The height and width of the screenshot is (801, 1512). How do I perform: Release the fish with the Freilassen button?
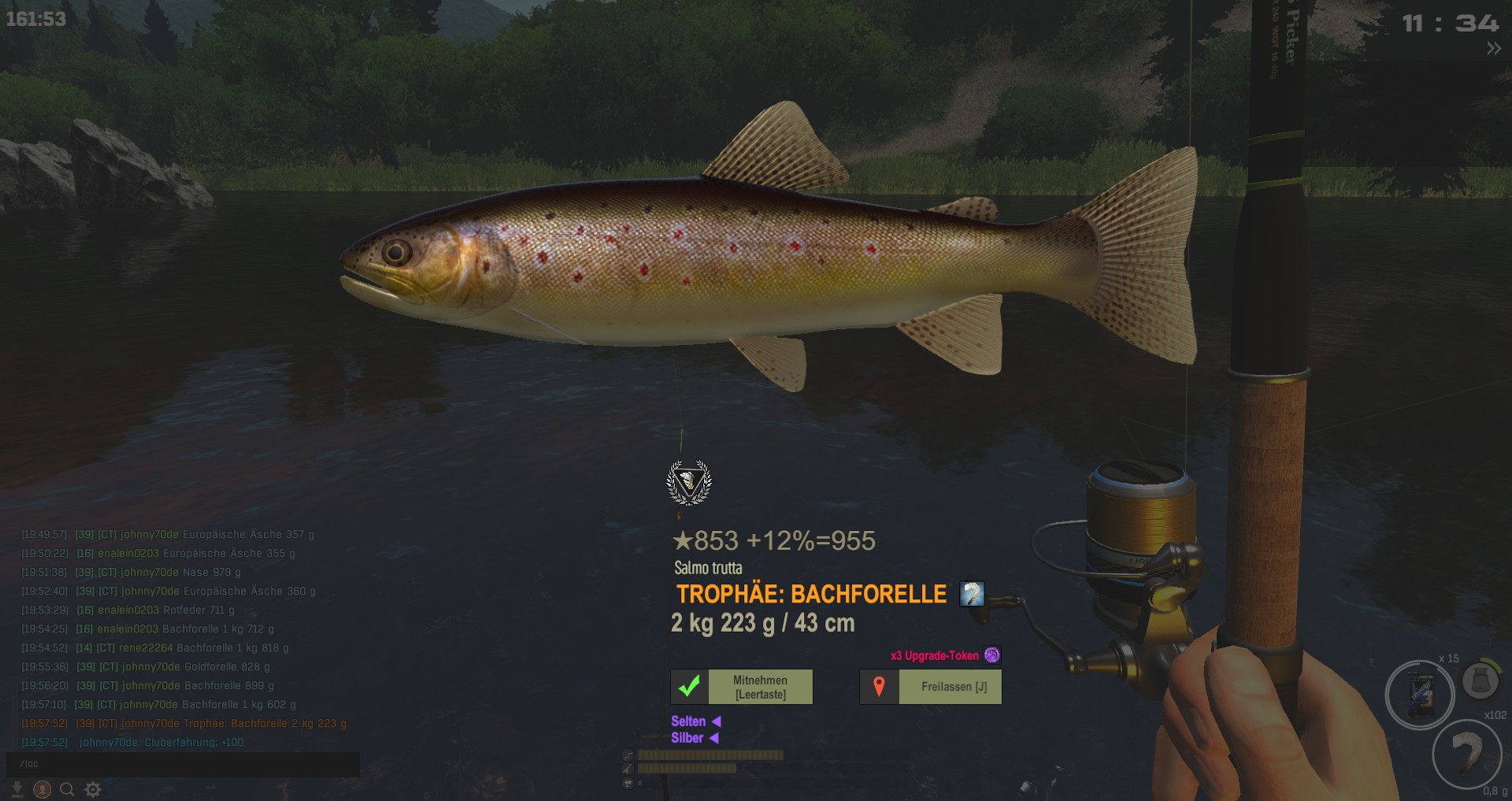point(930,687)
